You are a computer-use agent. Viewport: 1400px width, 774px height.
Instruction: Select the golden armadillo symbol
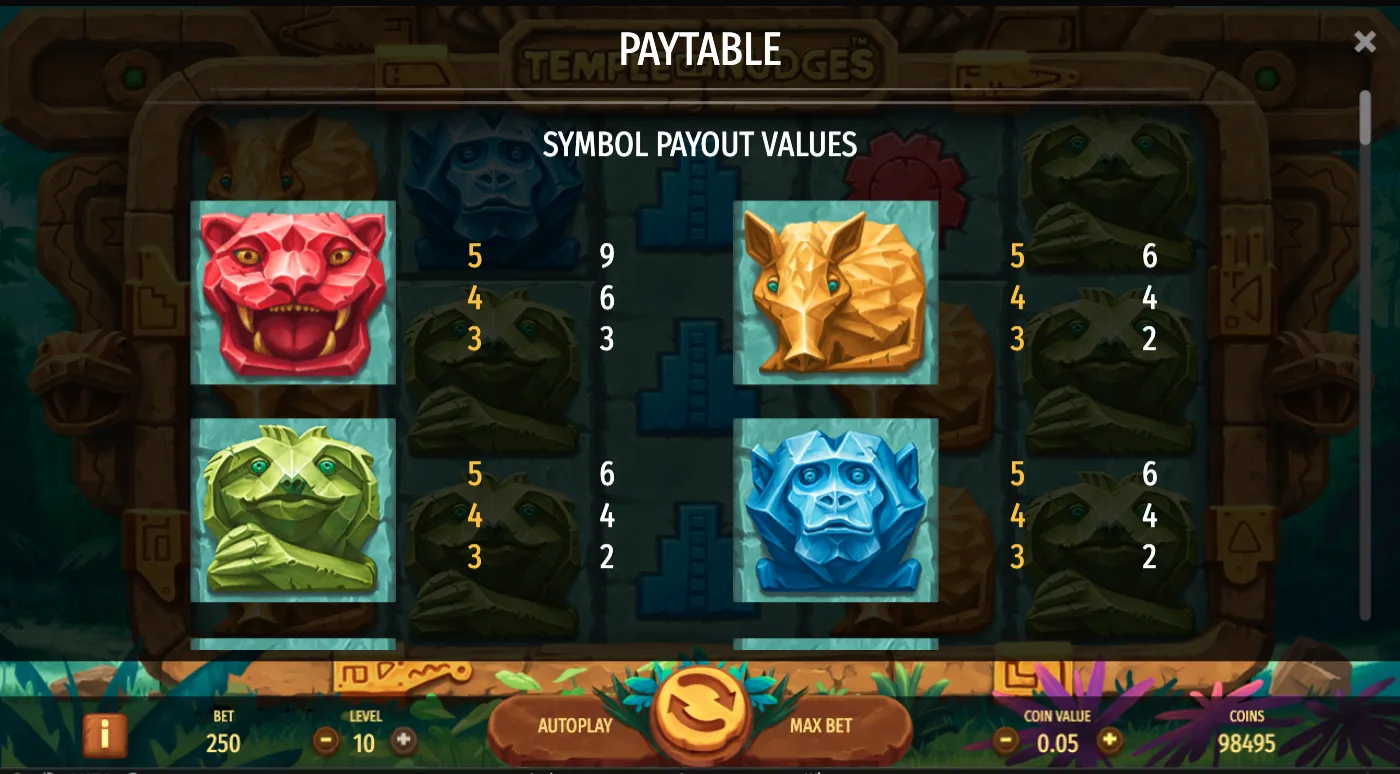coord(835,293)
